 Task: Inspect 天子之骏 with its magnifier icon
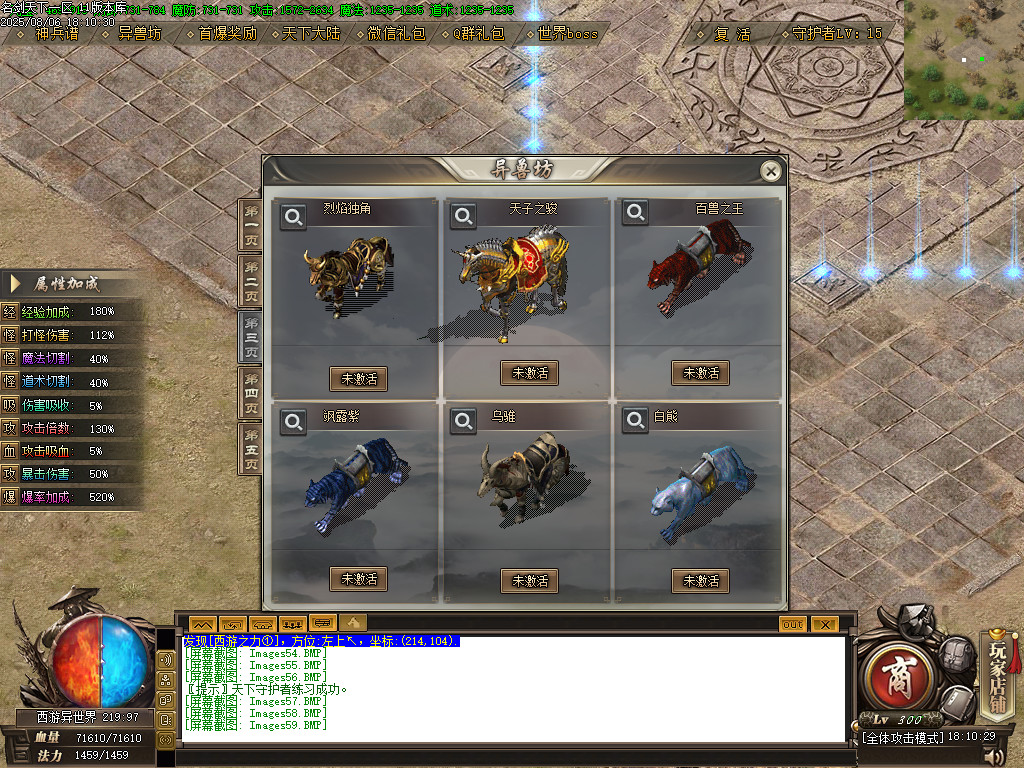463,215
